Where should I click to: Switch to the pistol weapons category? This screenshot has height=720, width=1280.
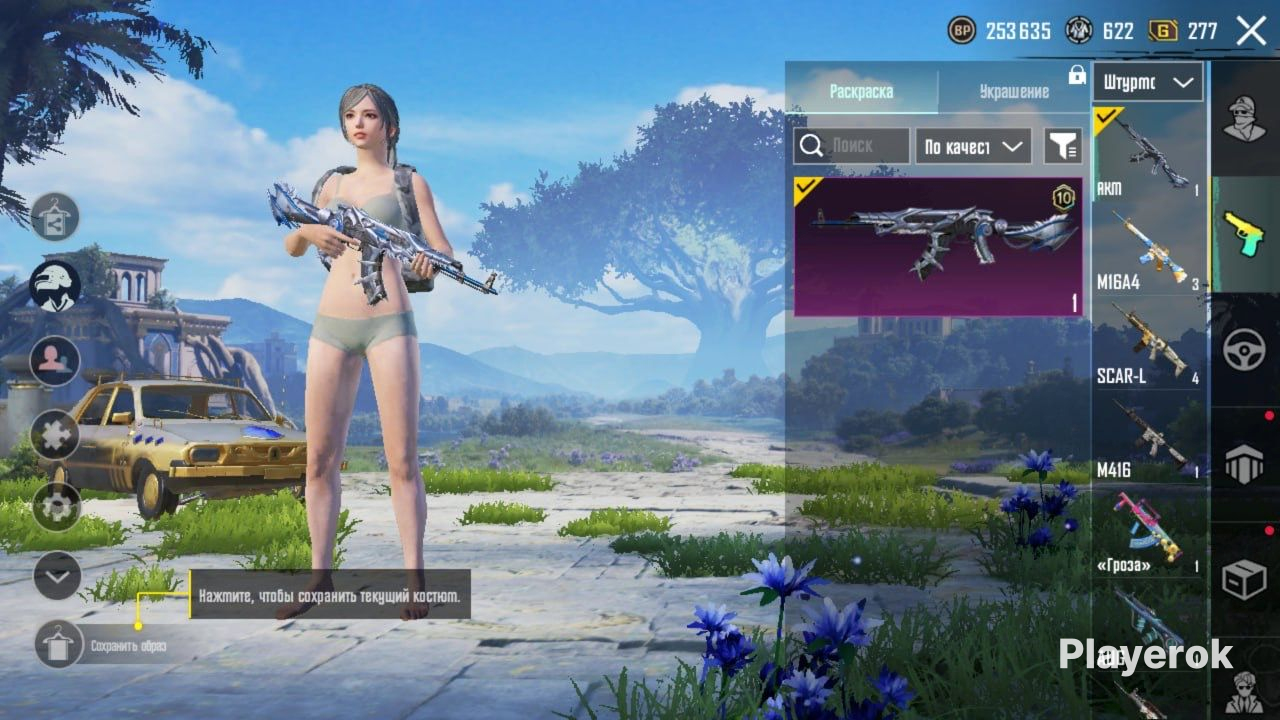click(1244, 234)
